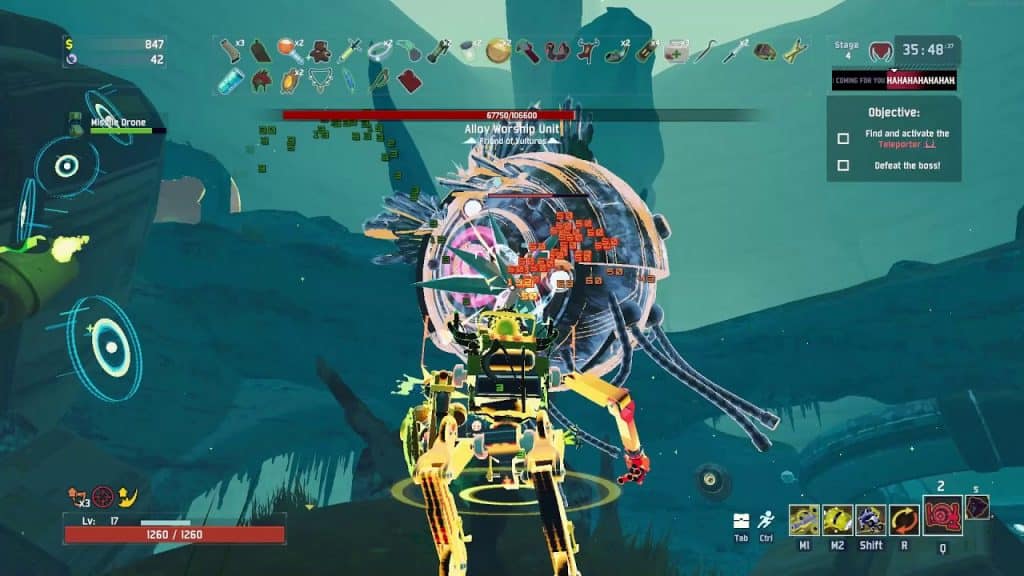Select the red book item icon
The image size is (1024, 576).
click(407, 80)
